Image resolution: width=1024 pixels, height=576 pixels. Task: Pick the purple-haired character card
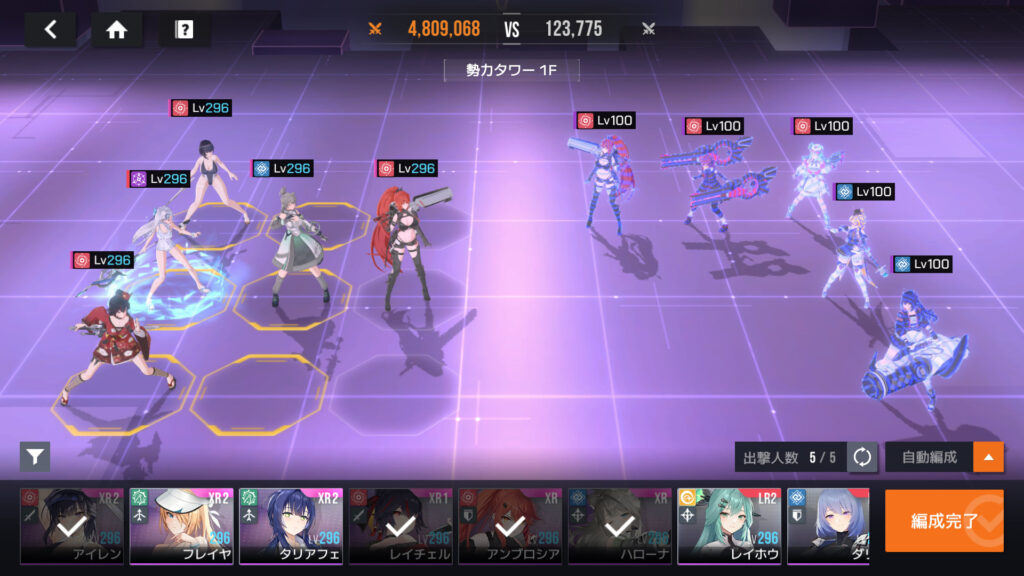[828, 526]
